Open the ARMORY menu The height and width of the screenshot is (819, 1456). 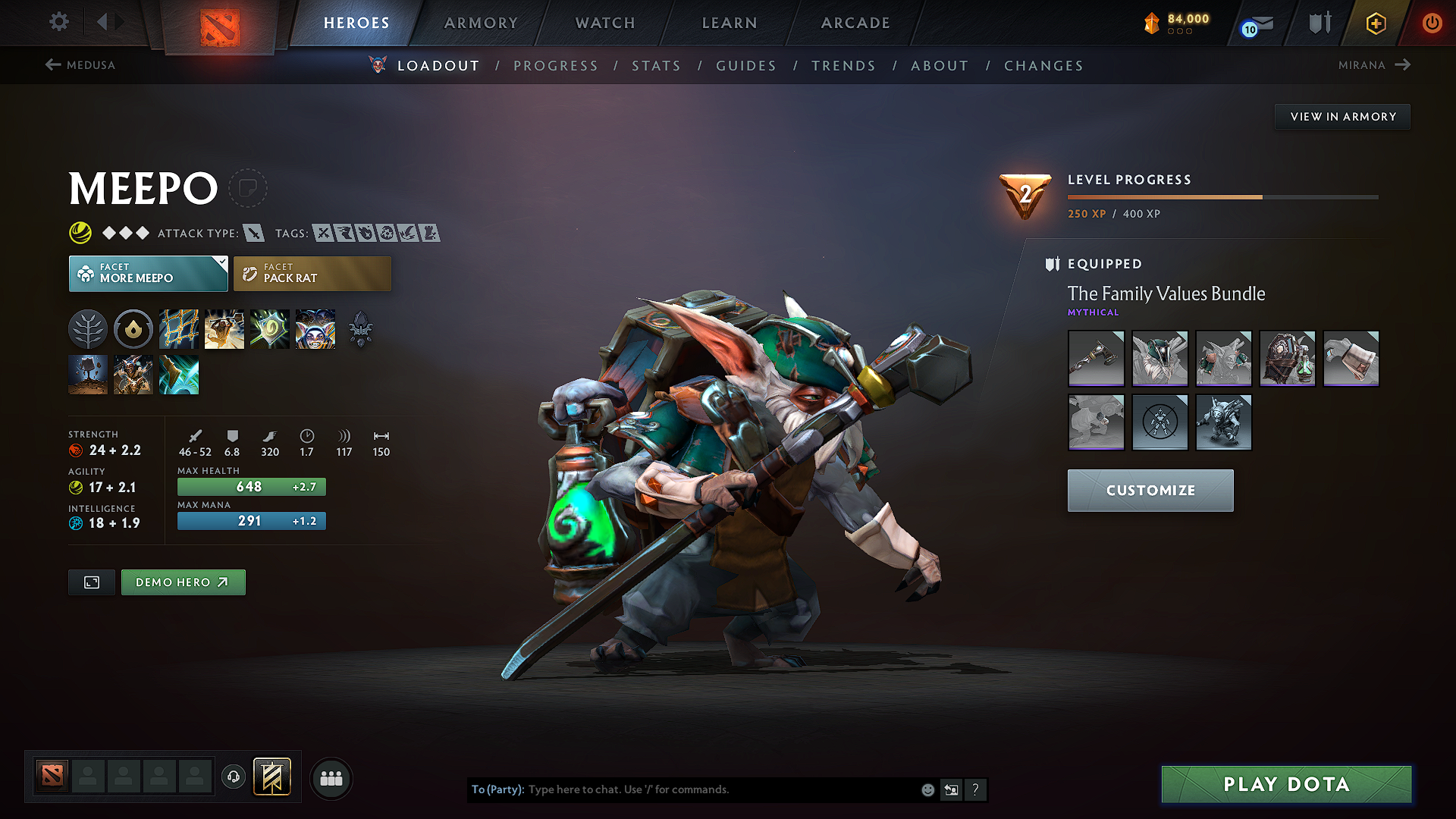pyautogui.click(x=481, y=23)
